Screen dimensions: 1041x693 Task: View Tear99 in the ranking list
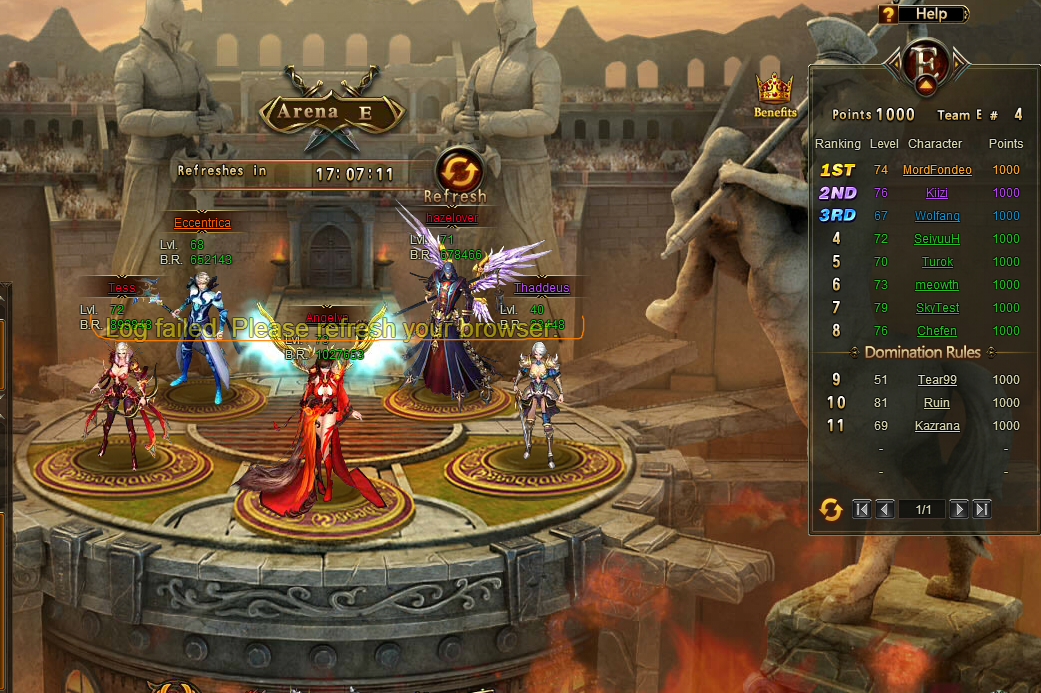pos(937,380)
